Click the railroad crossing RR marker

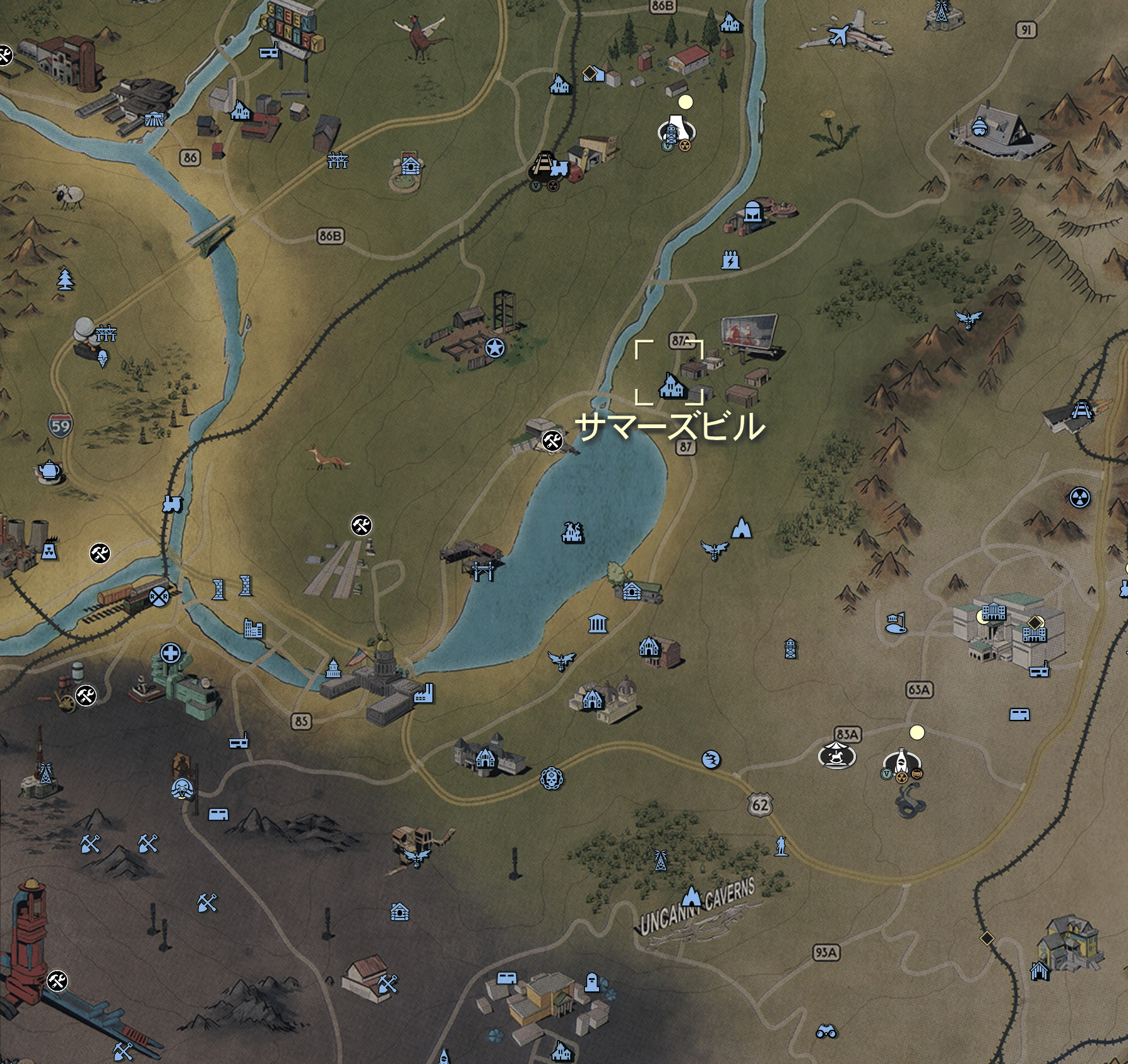158,595
